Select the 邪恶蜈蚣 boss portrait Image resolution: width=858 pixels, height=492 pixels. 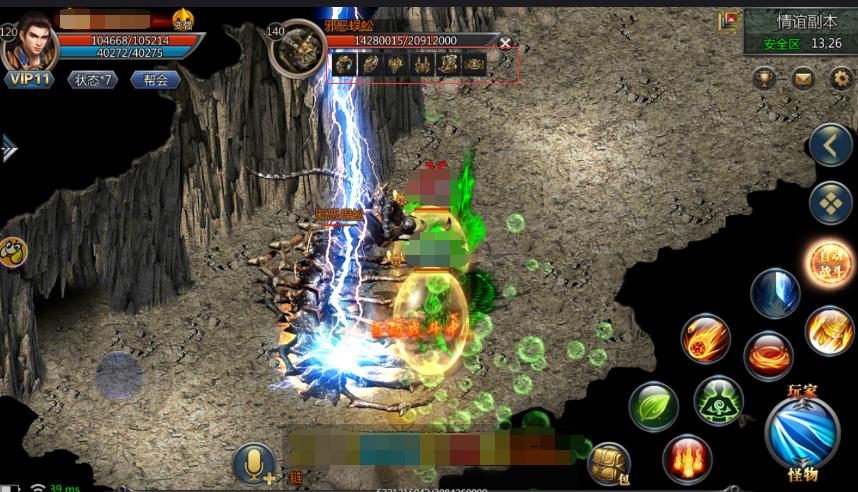296,48
